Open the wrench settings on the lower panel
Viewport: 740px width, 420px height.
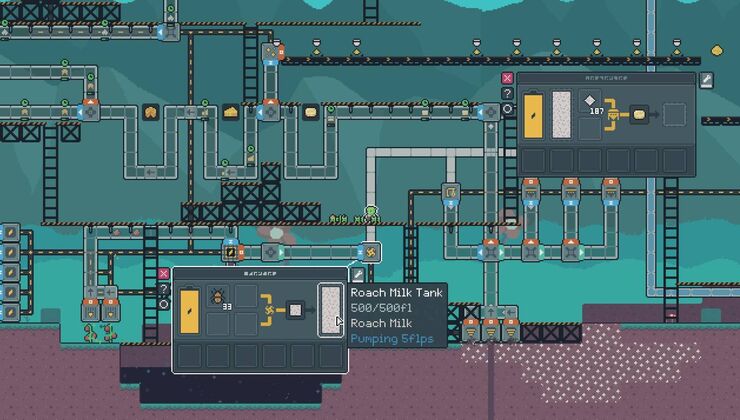(x=356, y=274)
